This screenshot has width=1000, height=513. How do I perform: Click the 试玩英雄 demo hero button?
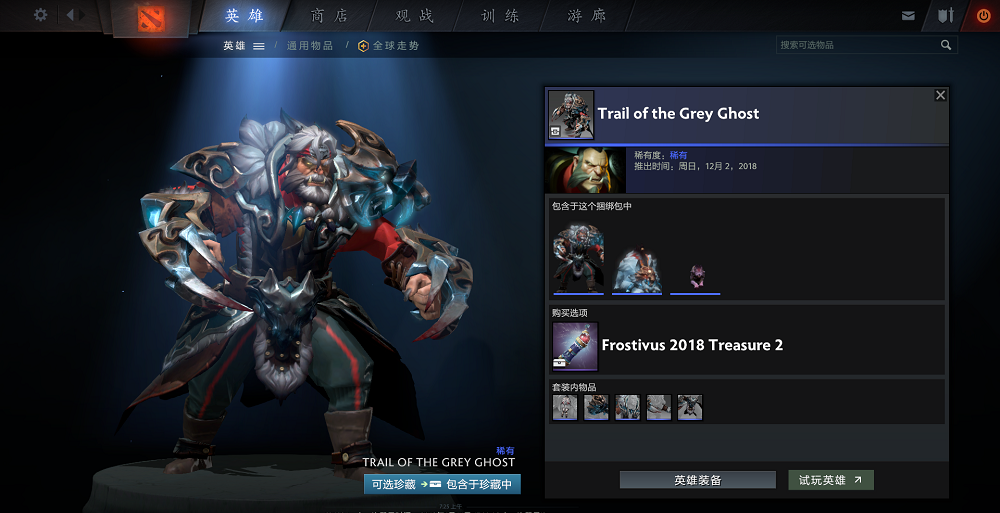click(x=830, y=480)
